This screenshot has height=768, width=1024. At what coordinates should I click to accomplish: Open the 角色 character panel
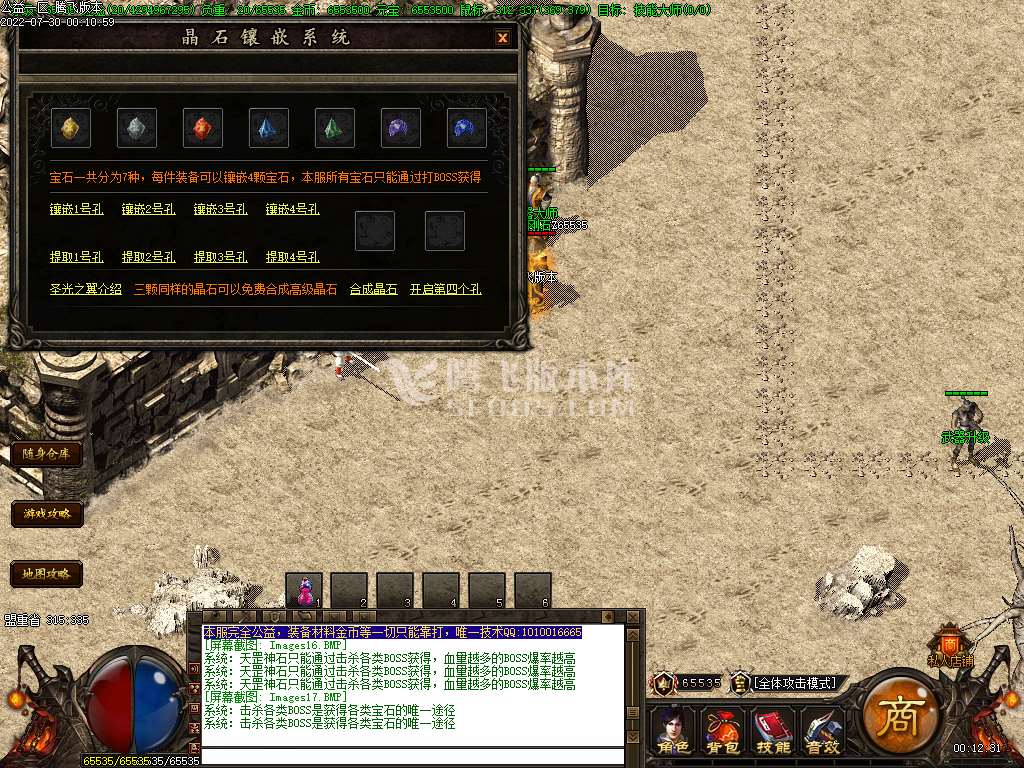click(x=672, y=731)
